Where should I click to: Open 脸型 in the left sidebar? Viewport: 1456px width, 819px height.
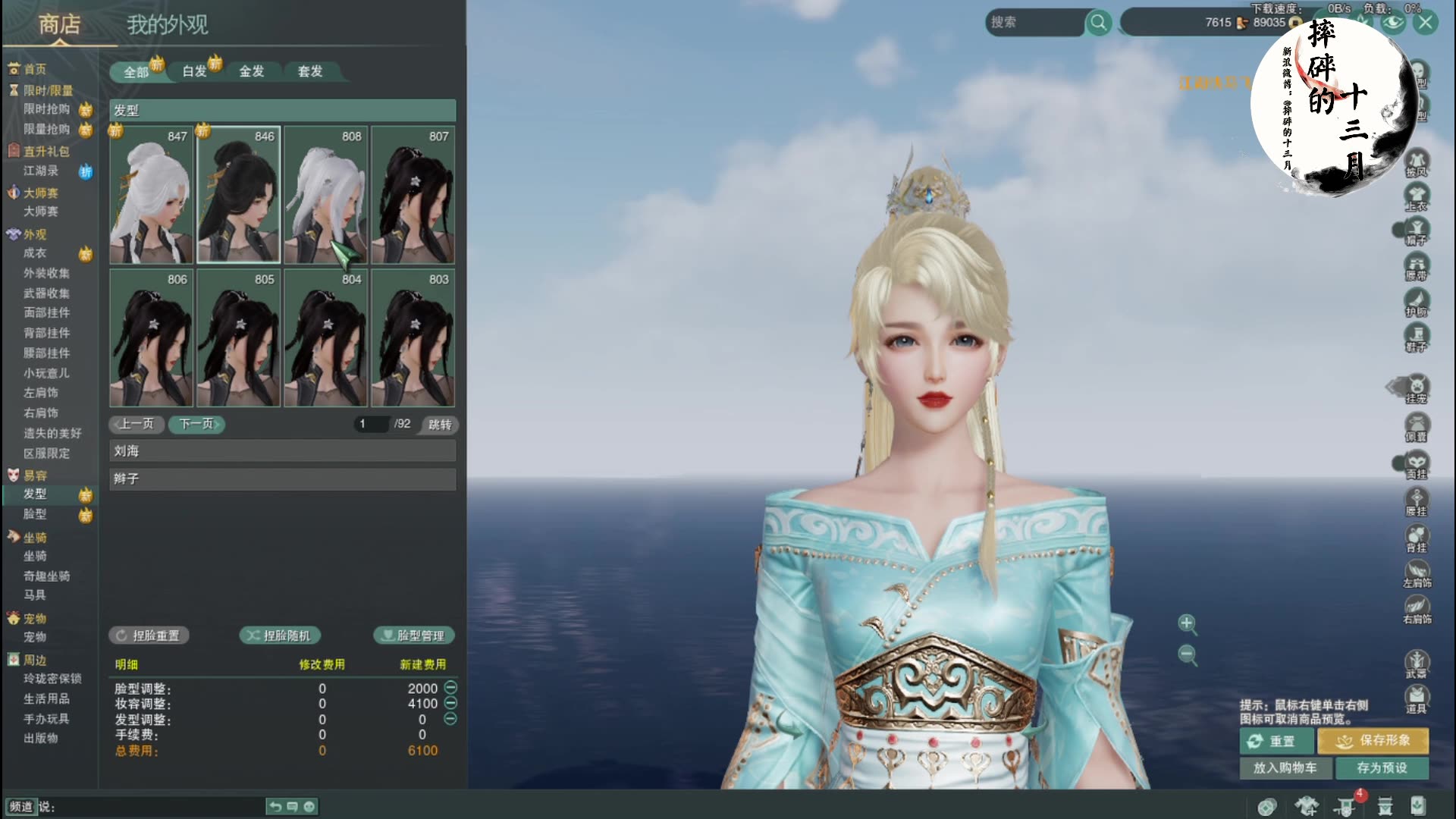[35, 514]
